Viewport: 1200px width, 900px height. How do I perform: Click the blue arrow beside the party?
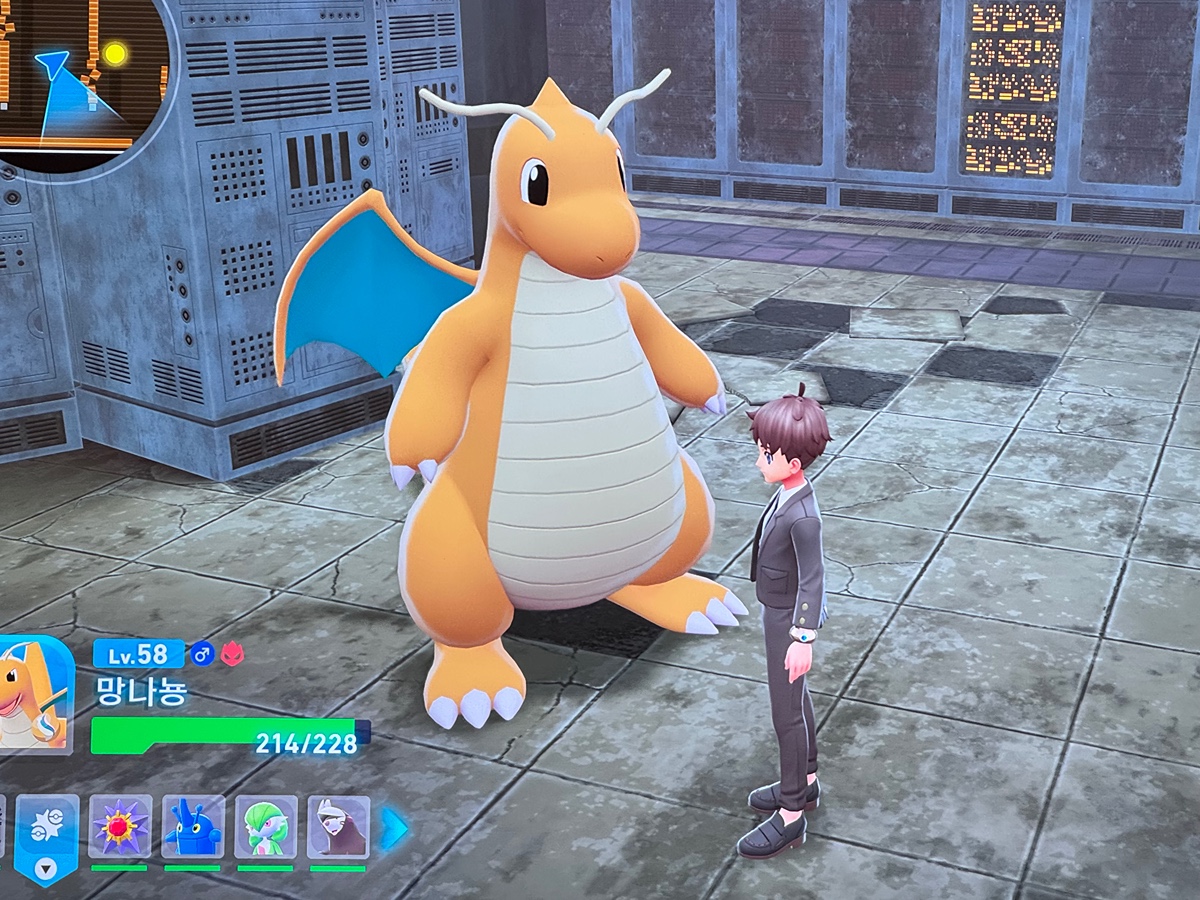[x=393, y=828]
